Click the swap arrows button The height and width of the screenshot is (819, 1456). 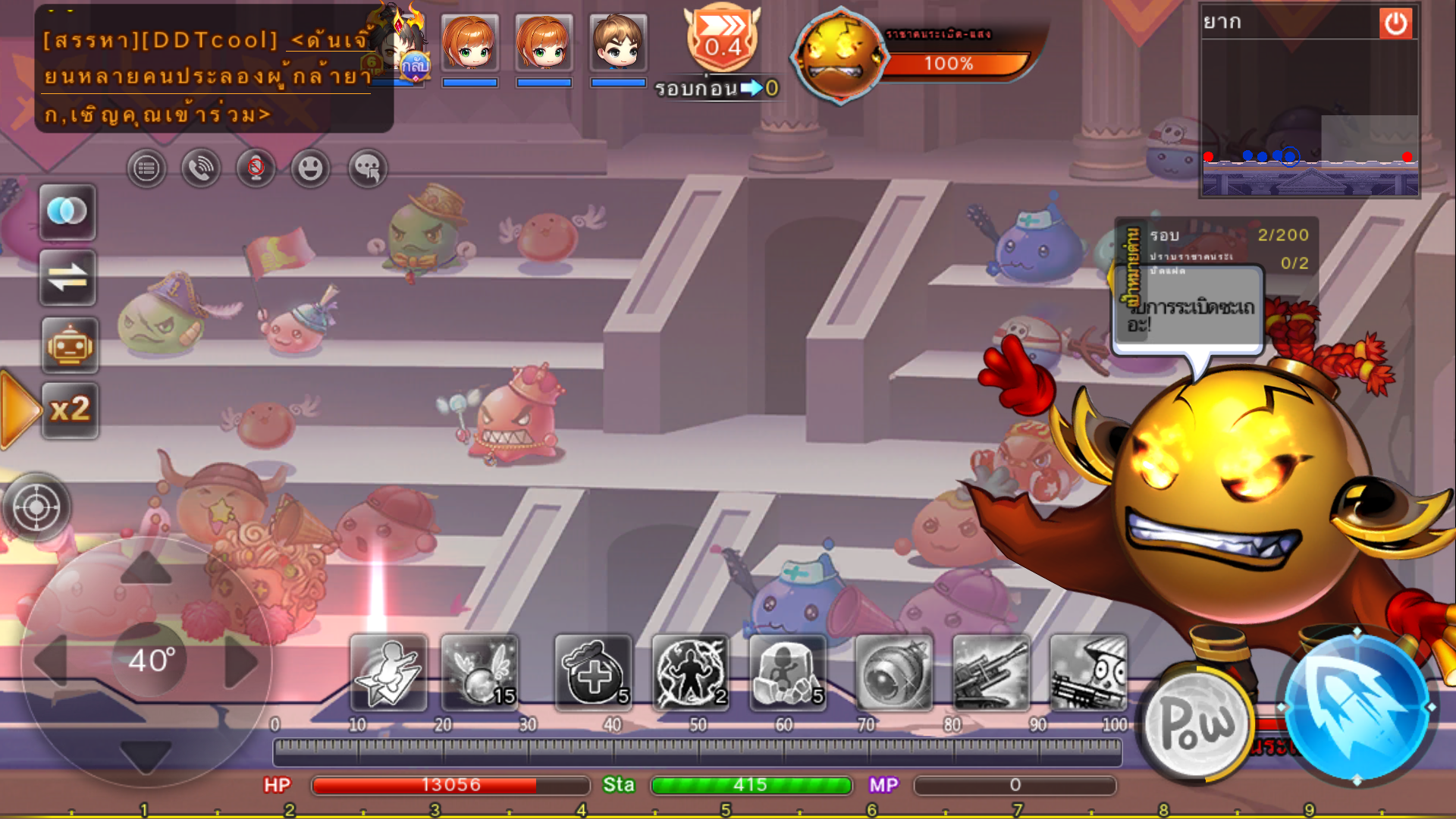coord(67,278)
